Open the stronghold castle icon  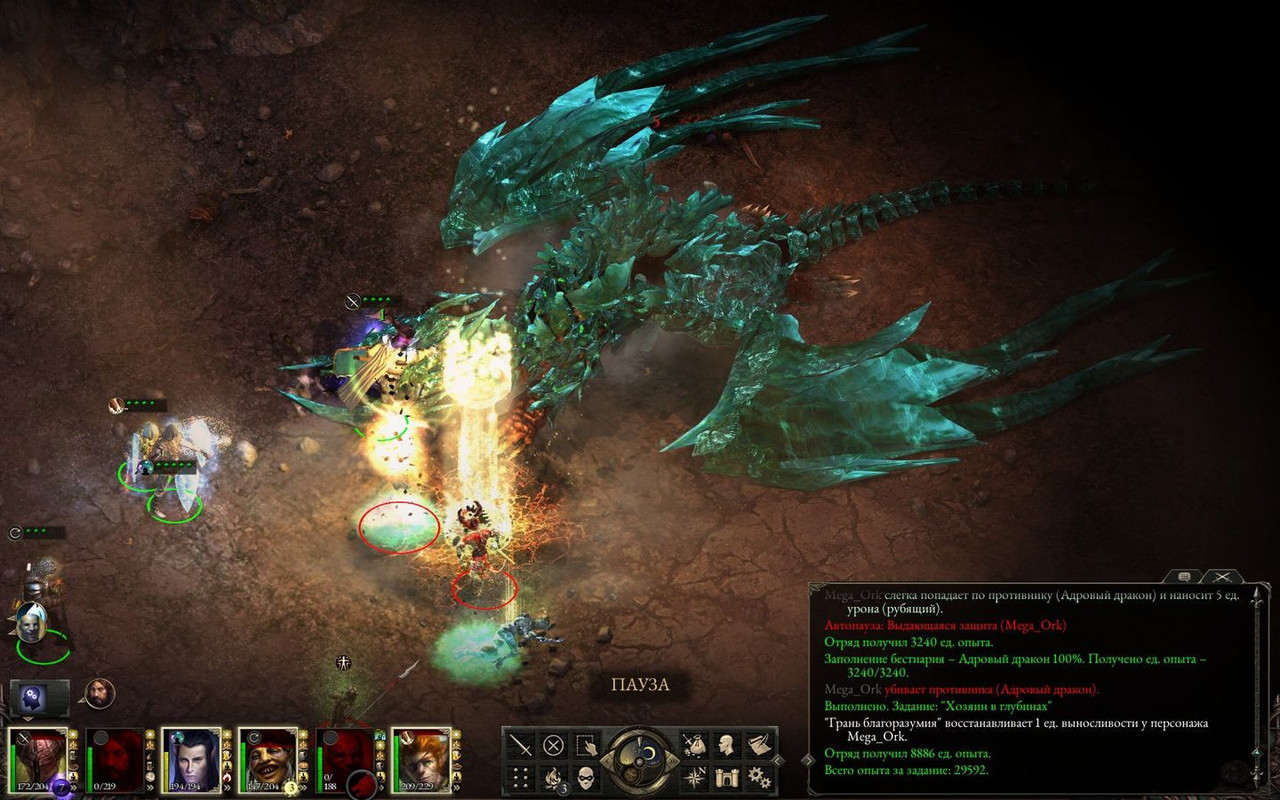tap(727, 777)
